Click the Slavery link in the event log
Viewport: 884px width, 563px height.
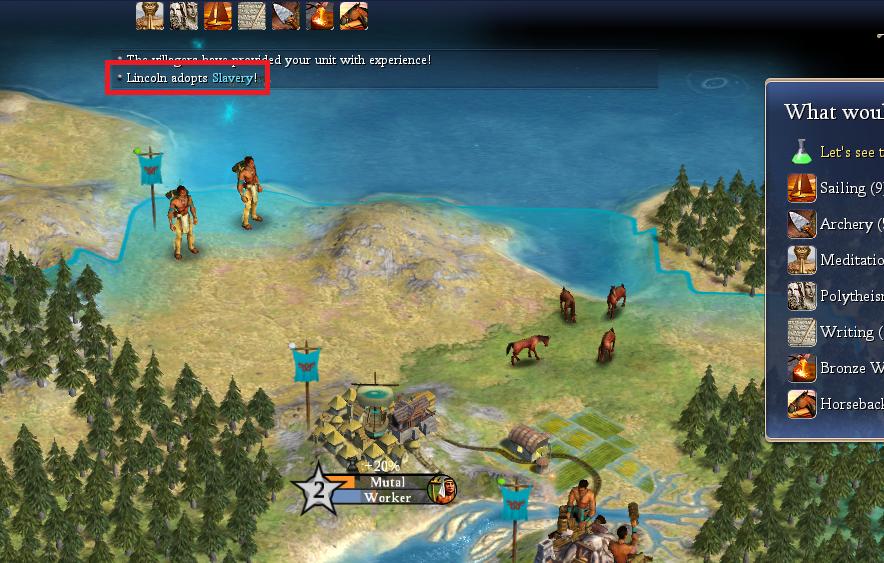tap(232, 78)
